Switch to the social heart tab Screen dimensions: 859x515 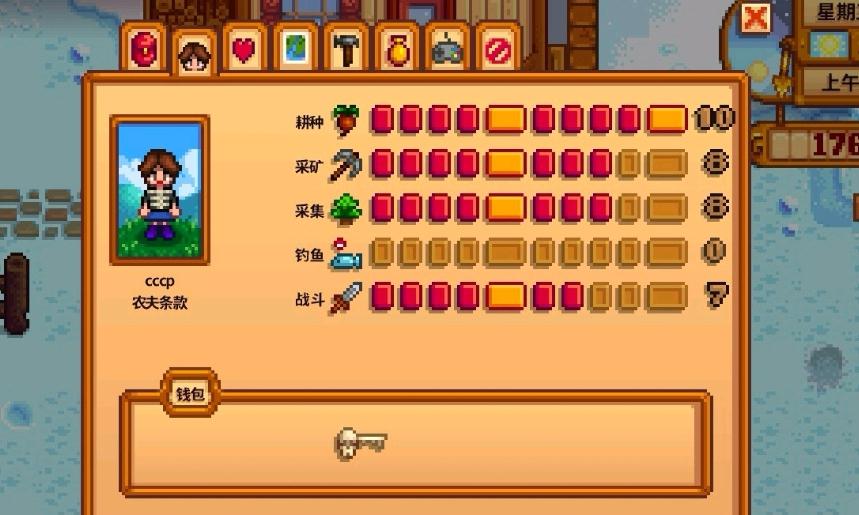point(244,49)
